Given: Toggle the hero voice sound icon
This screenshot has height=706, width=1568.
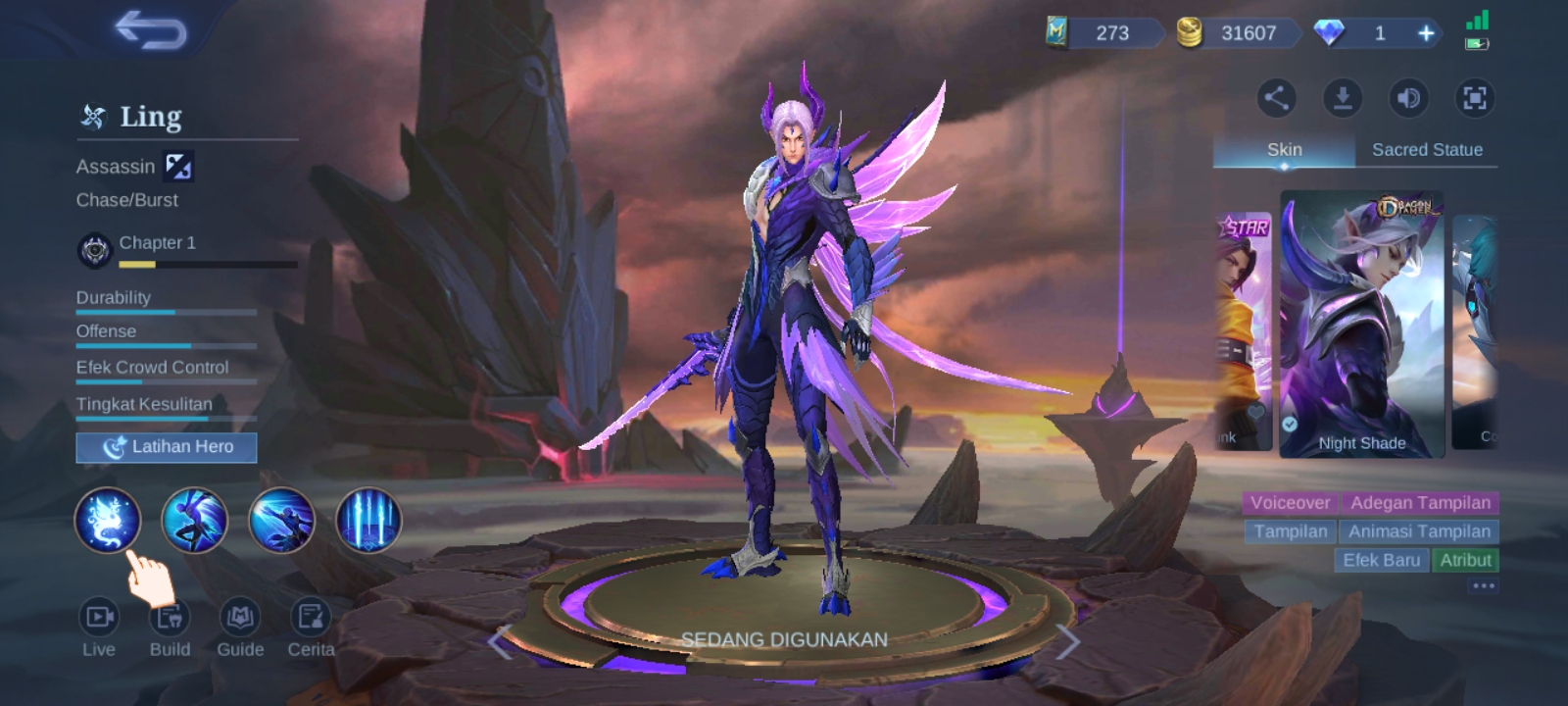Looking at the screenshot, I should (1407, 99).
